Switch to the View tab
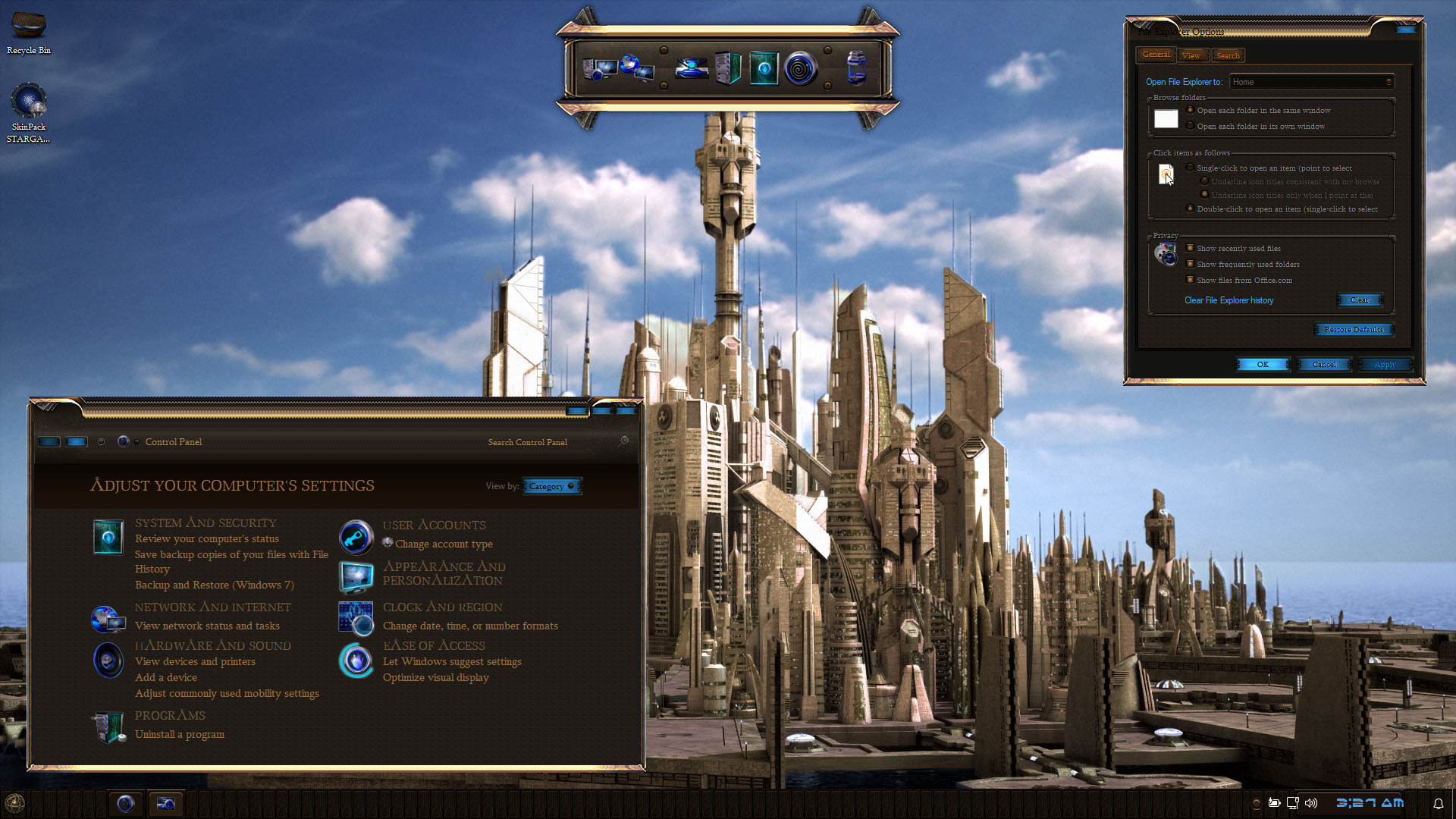The width and height of the screenshot is (1456, 819). [x=1191, y=55]
